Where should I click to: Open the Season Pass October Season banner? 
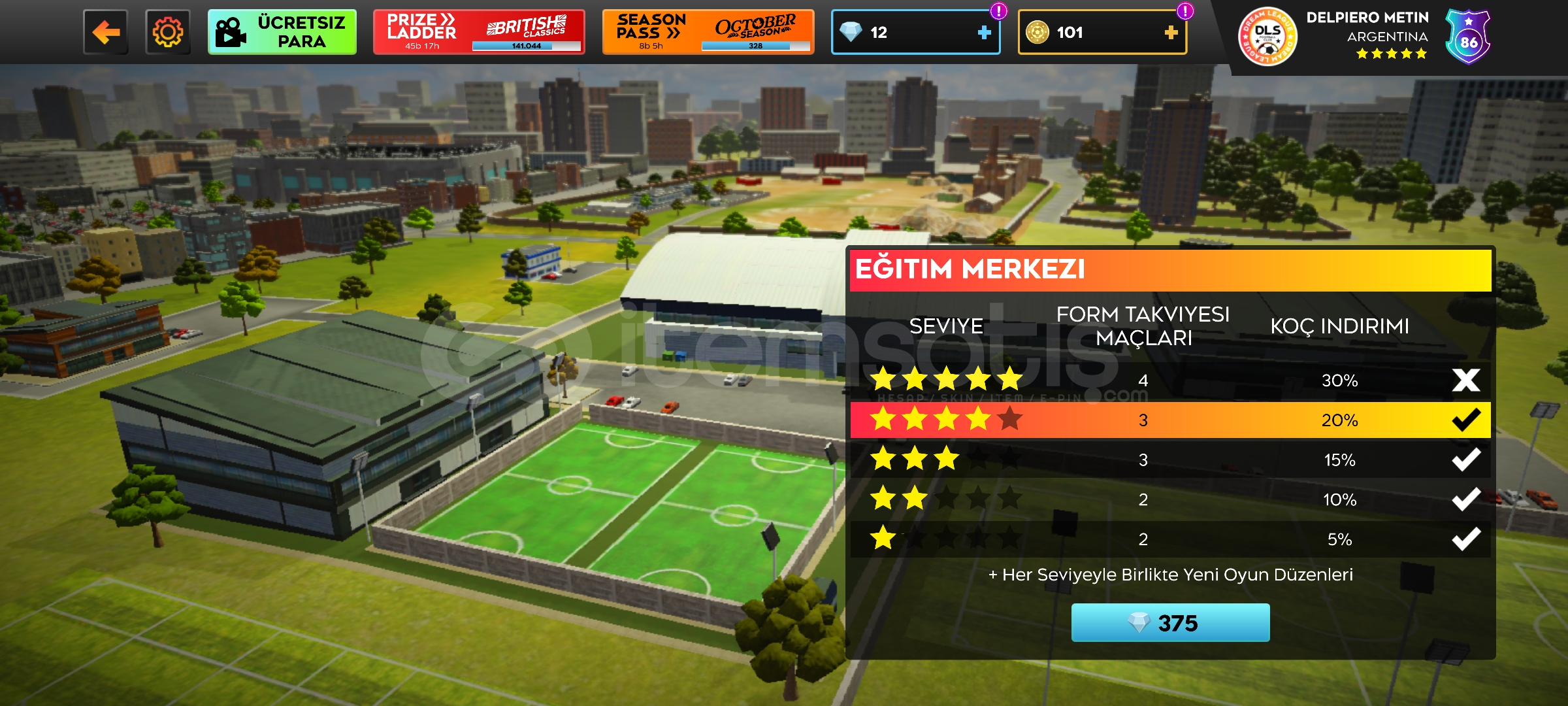708,32
